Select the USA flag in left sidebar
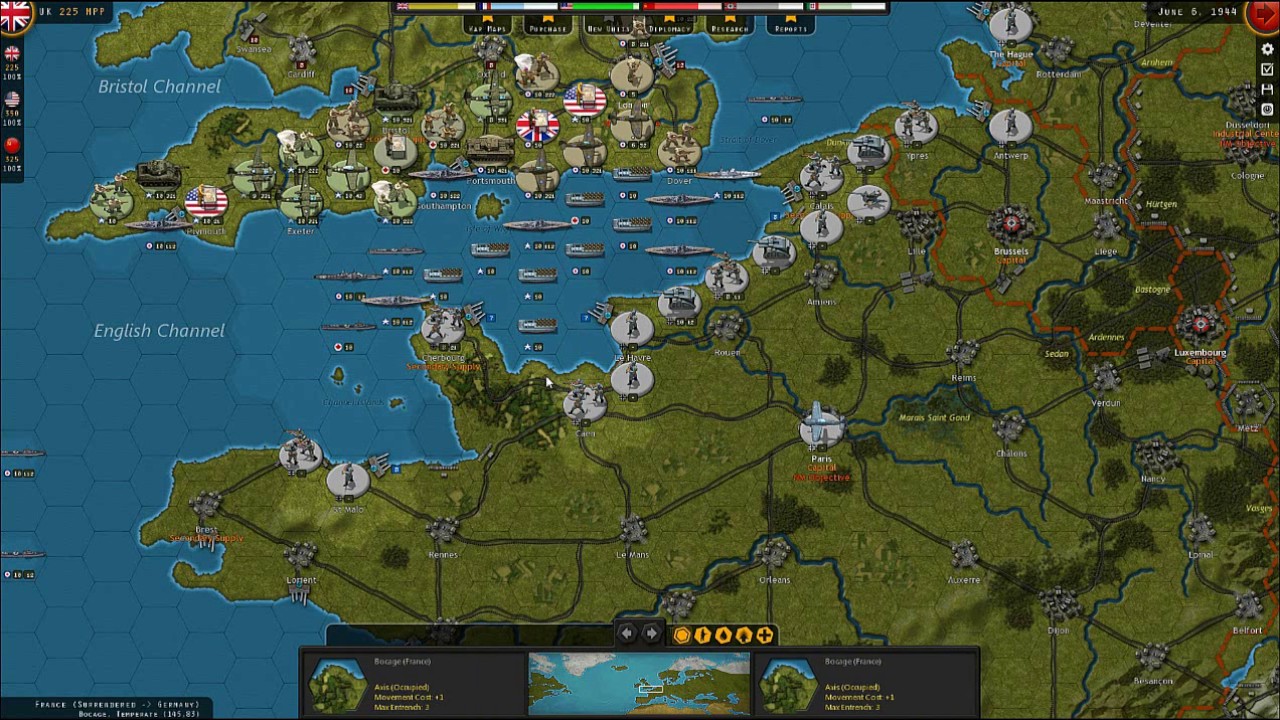 tap(12, 100)
